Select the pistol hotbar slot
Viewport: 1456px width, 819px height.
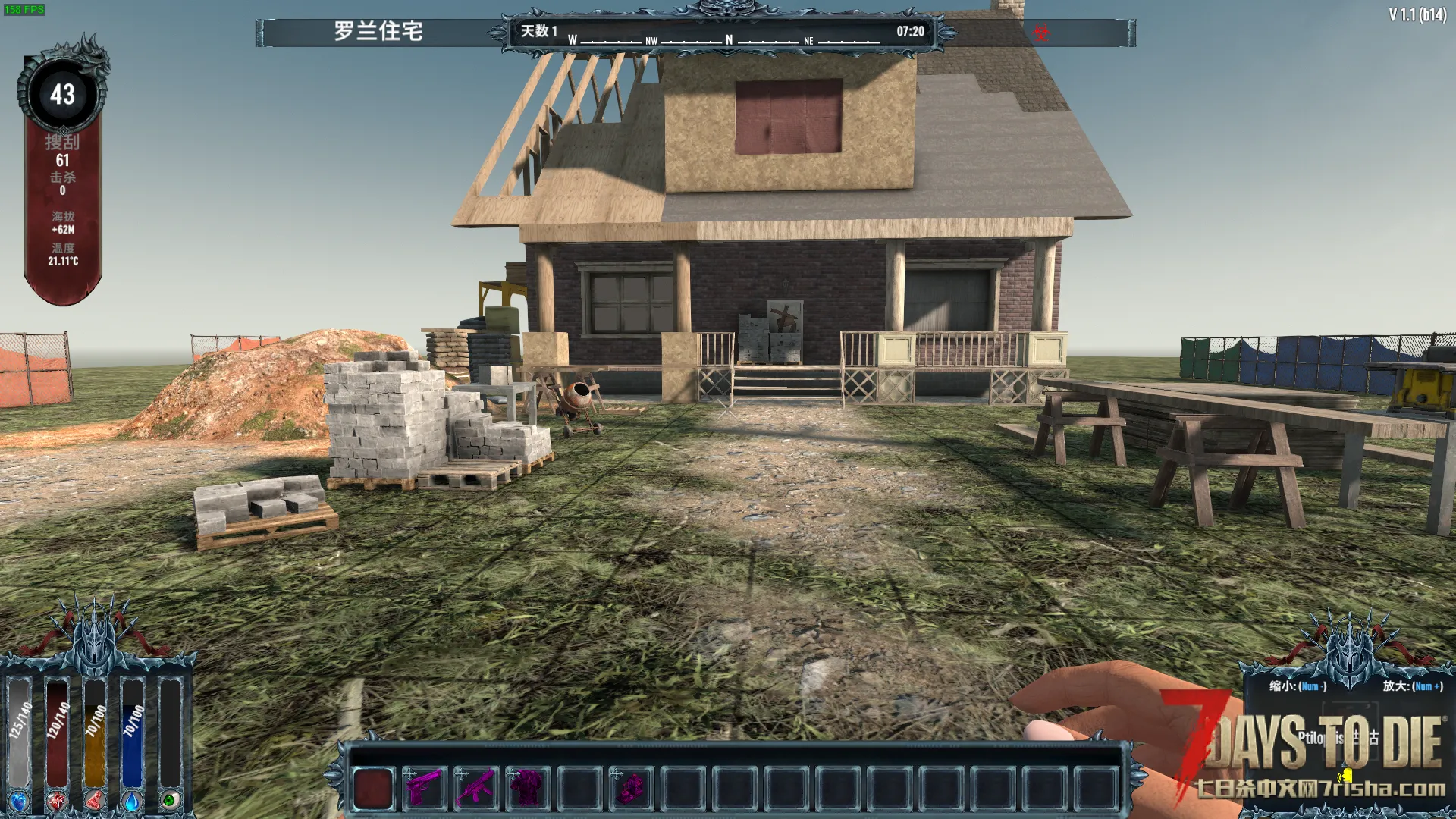[424, 787]
